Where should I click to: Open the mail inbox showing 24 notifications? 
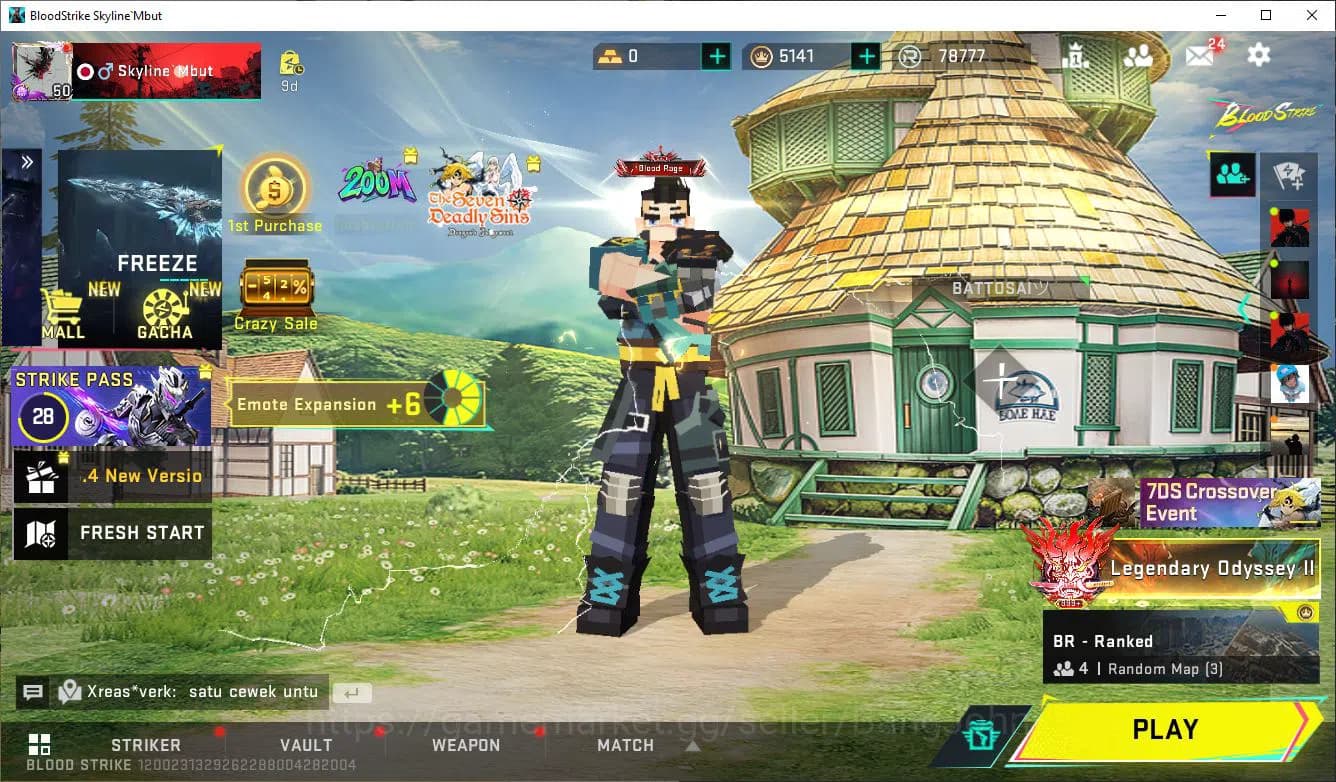tap(1200, 56)
